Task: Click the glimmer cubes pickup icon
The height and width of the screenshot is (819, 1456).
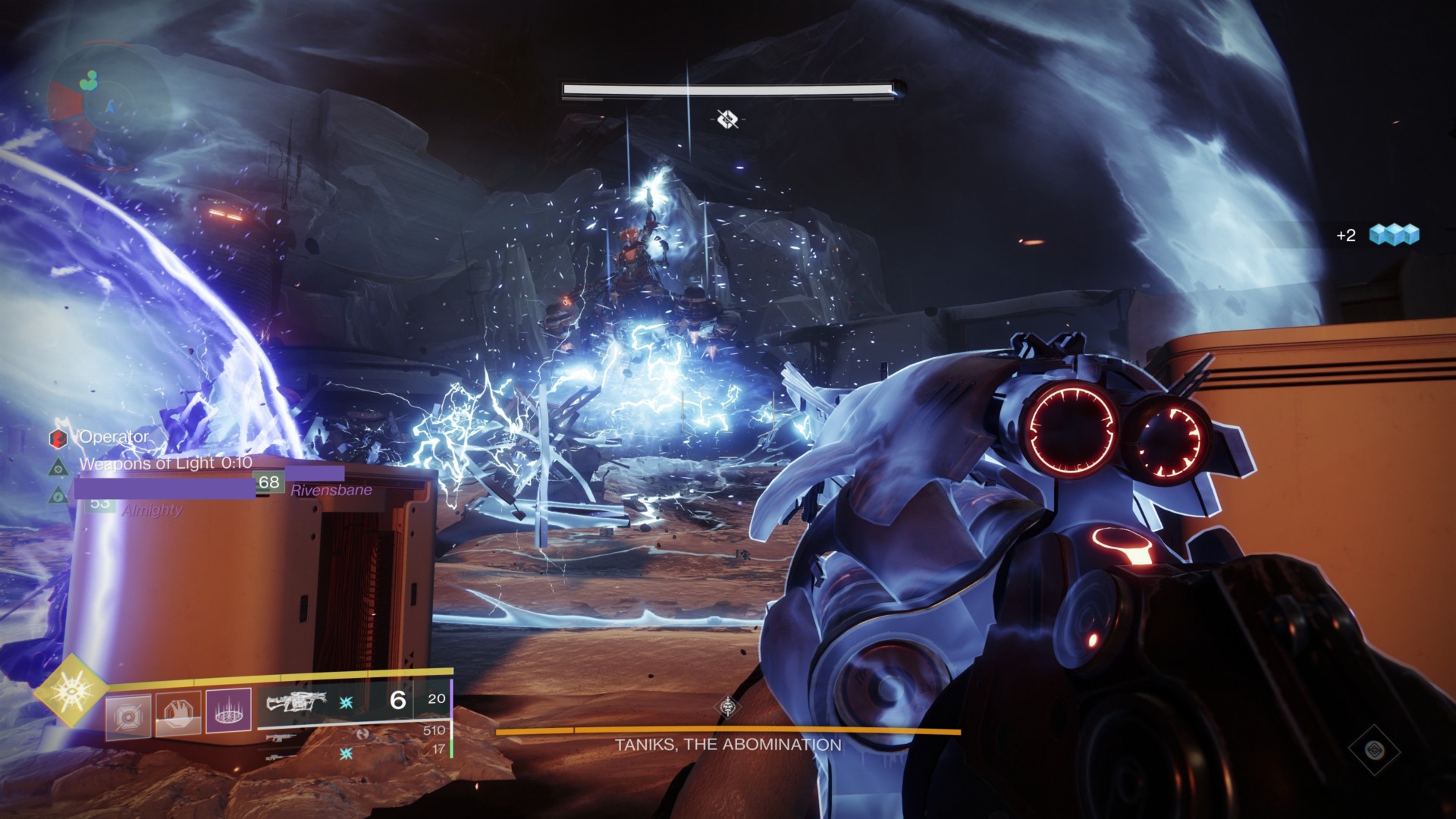Action: pos(1394,235)
